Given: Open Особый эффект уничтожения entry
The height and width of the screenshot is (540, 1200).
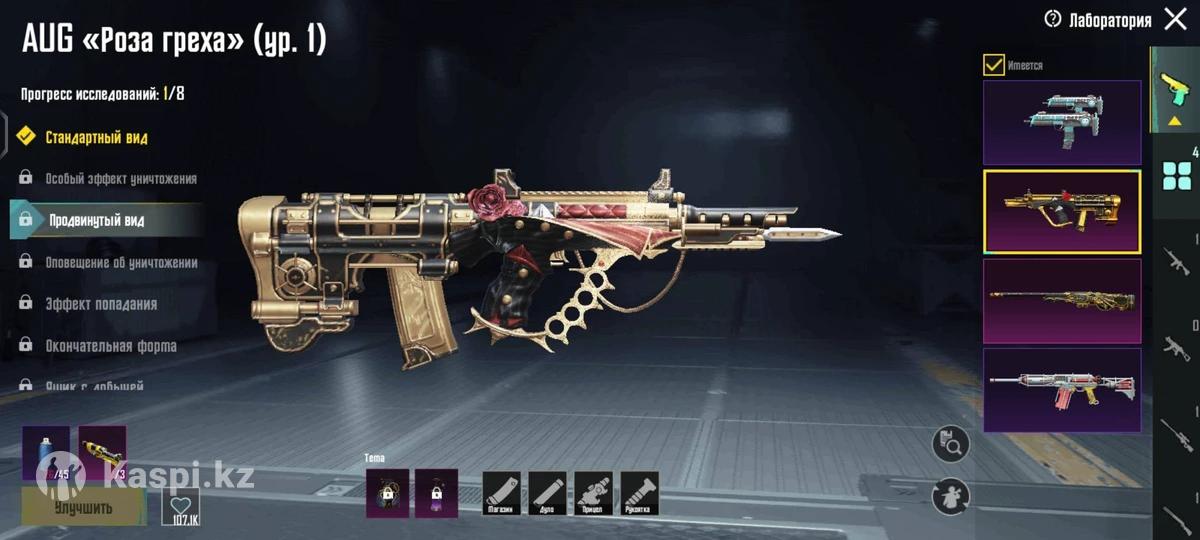Looking at the screenshot, I should coord(120,179).
